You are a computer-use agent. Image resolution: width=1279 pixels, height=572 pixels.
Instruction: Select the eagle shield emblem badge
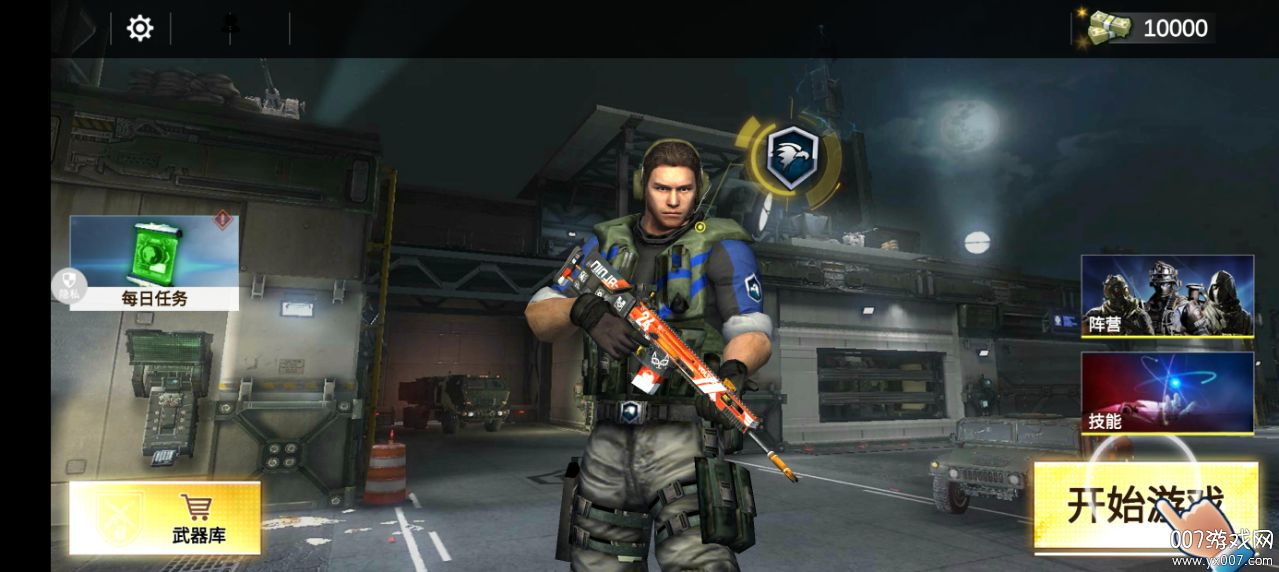791,157
